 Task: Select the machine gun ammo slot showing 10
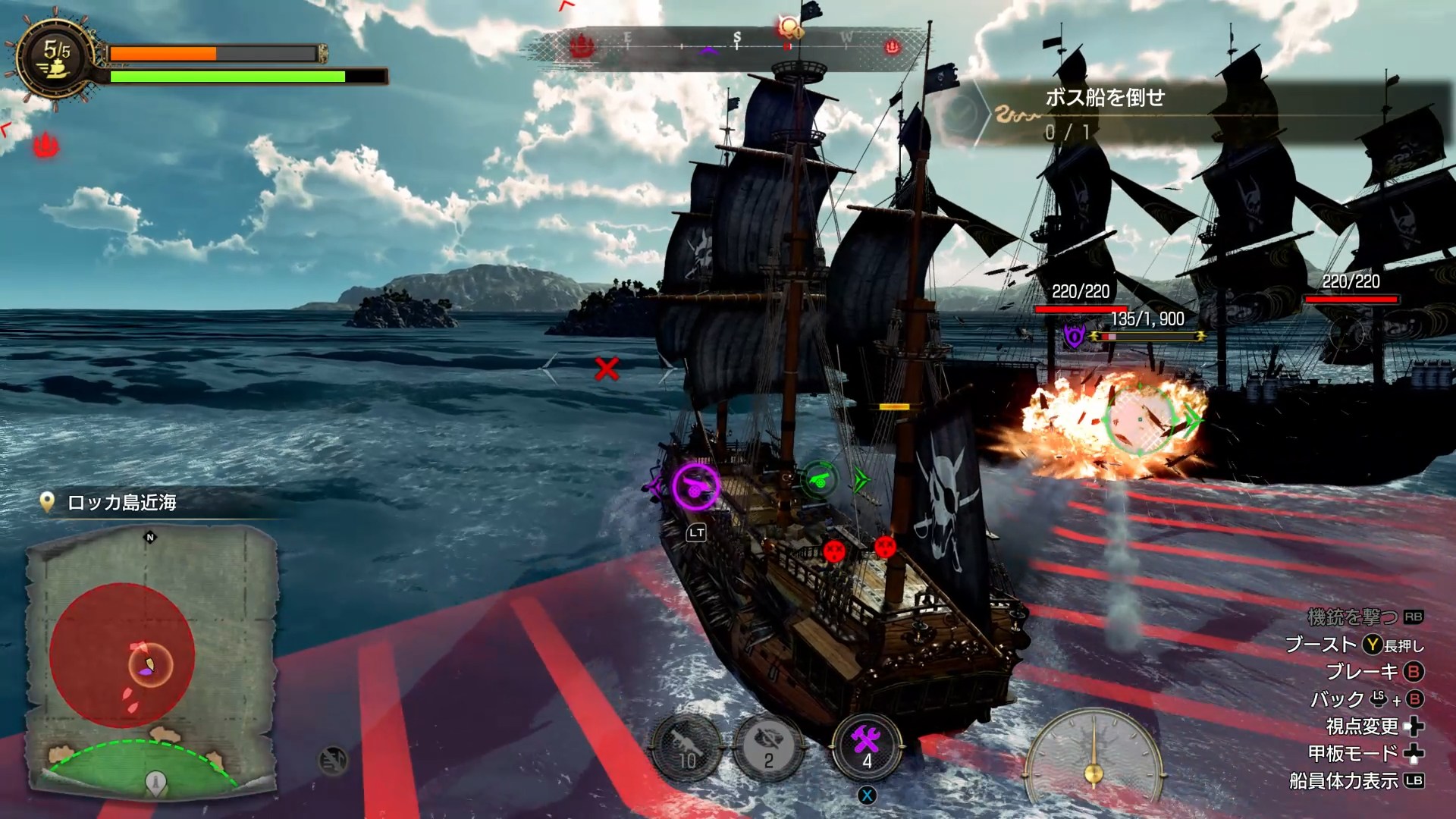(x=687, y=748)
